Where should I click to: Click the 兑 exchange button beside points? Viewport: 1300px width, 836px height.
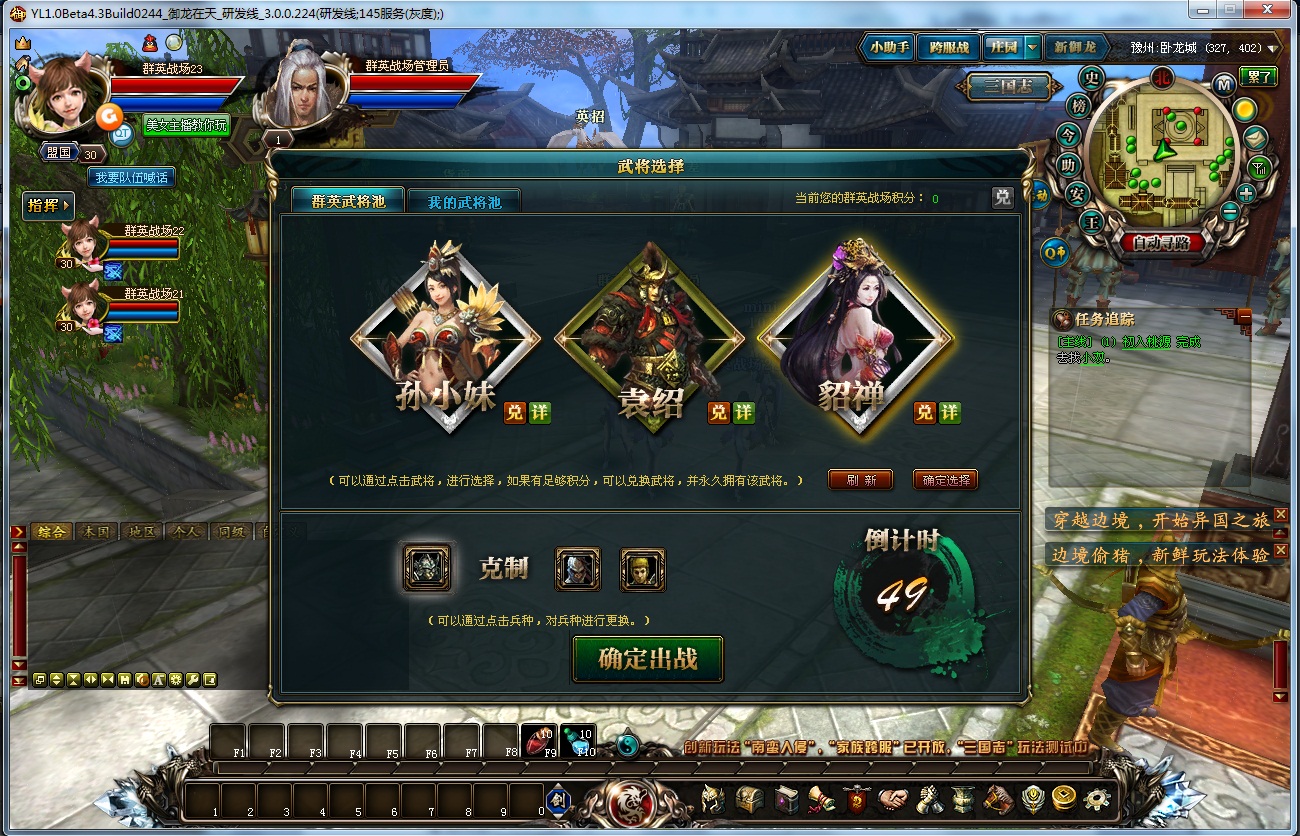(1002, 198)
